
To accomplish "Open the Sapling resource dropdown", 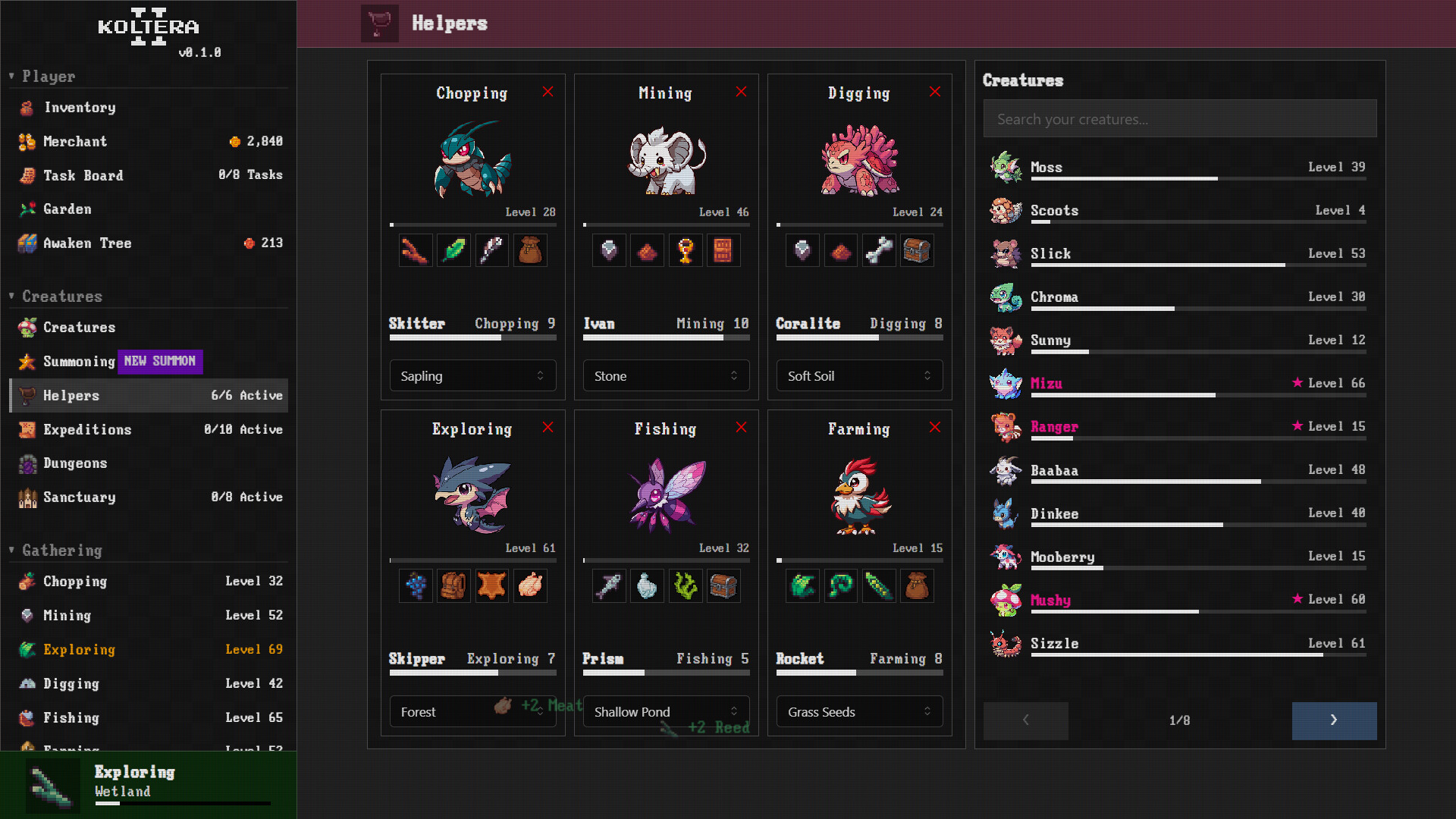I will click(x=472, y=375).
